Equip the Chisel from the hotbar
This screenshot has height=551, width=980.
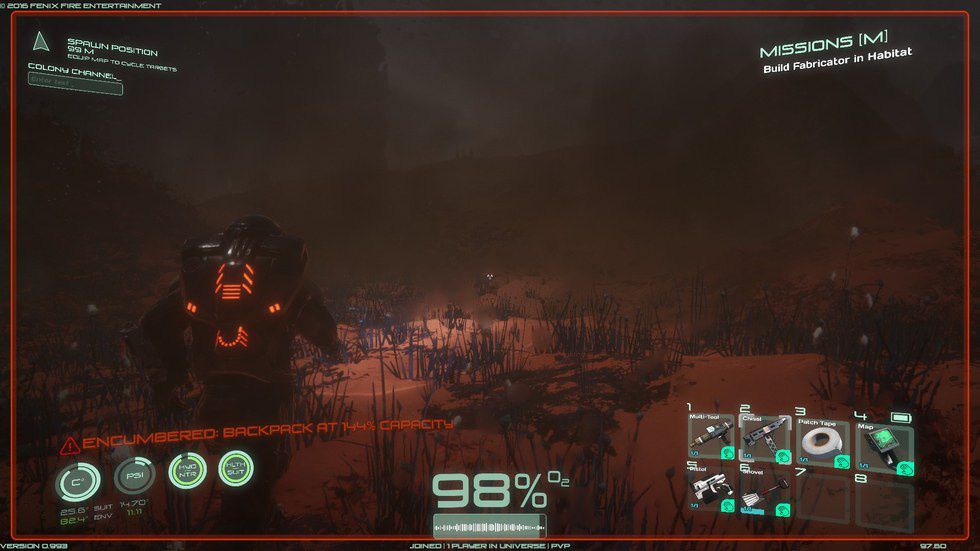click(x=766, y=442)
